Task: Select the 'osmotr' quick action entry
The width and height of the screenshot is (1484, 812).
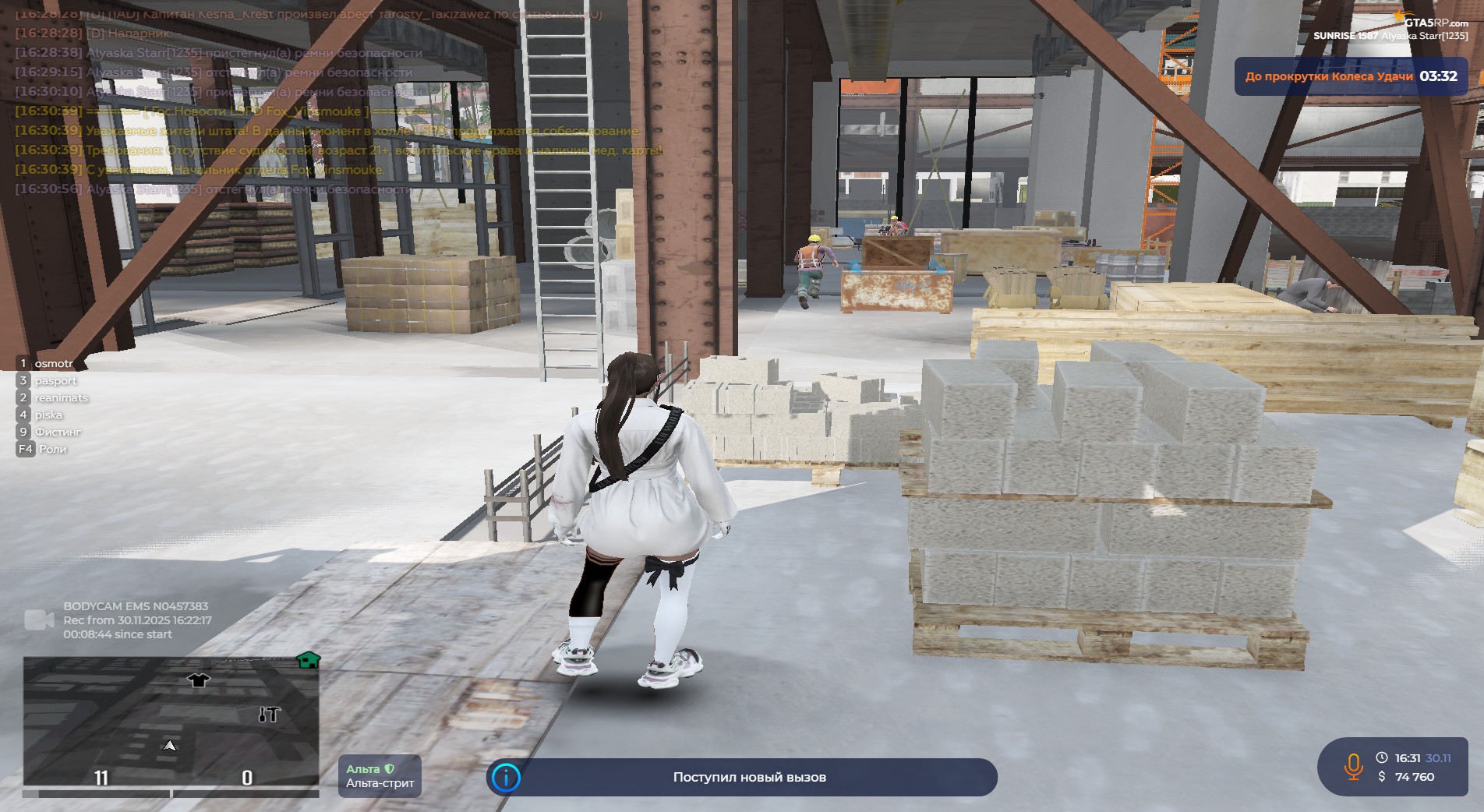Action: point(52,364)
